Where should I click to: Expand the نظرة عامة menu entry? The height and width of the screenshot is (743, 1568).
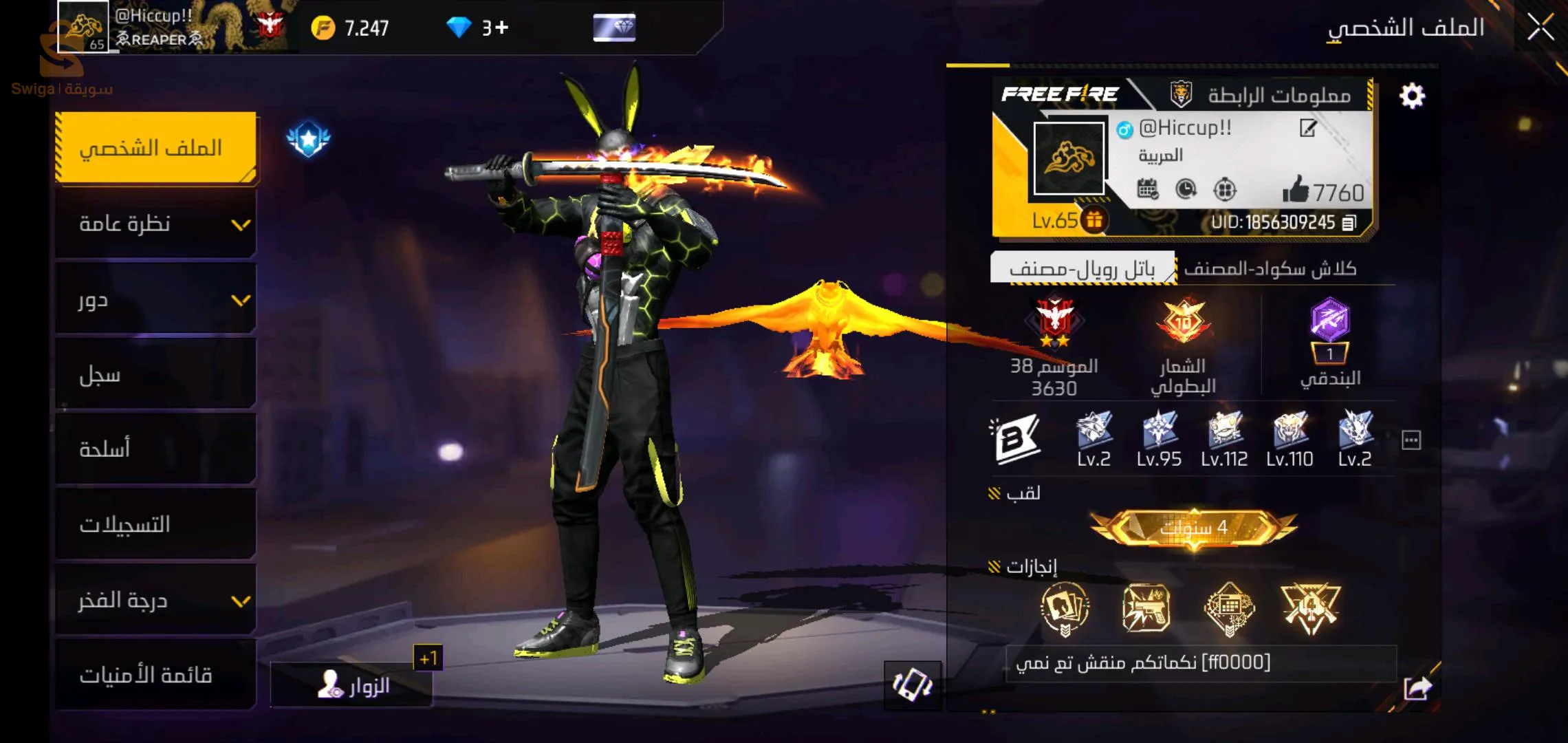[x=156, y=224]
